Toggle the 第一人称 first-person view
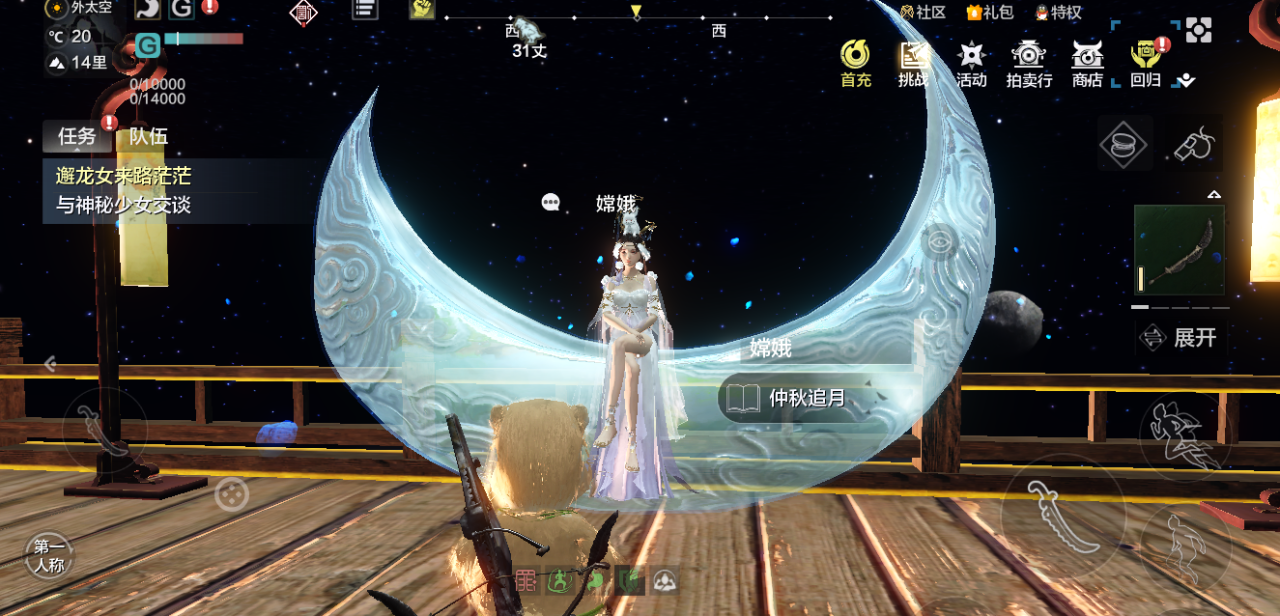Image resolution: width=1280 pixels, height=616 pixels. tap(48, 556)
